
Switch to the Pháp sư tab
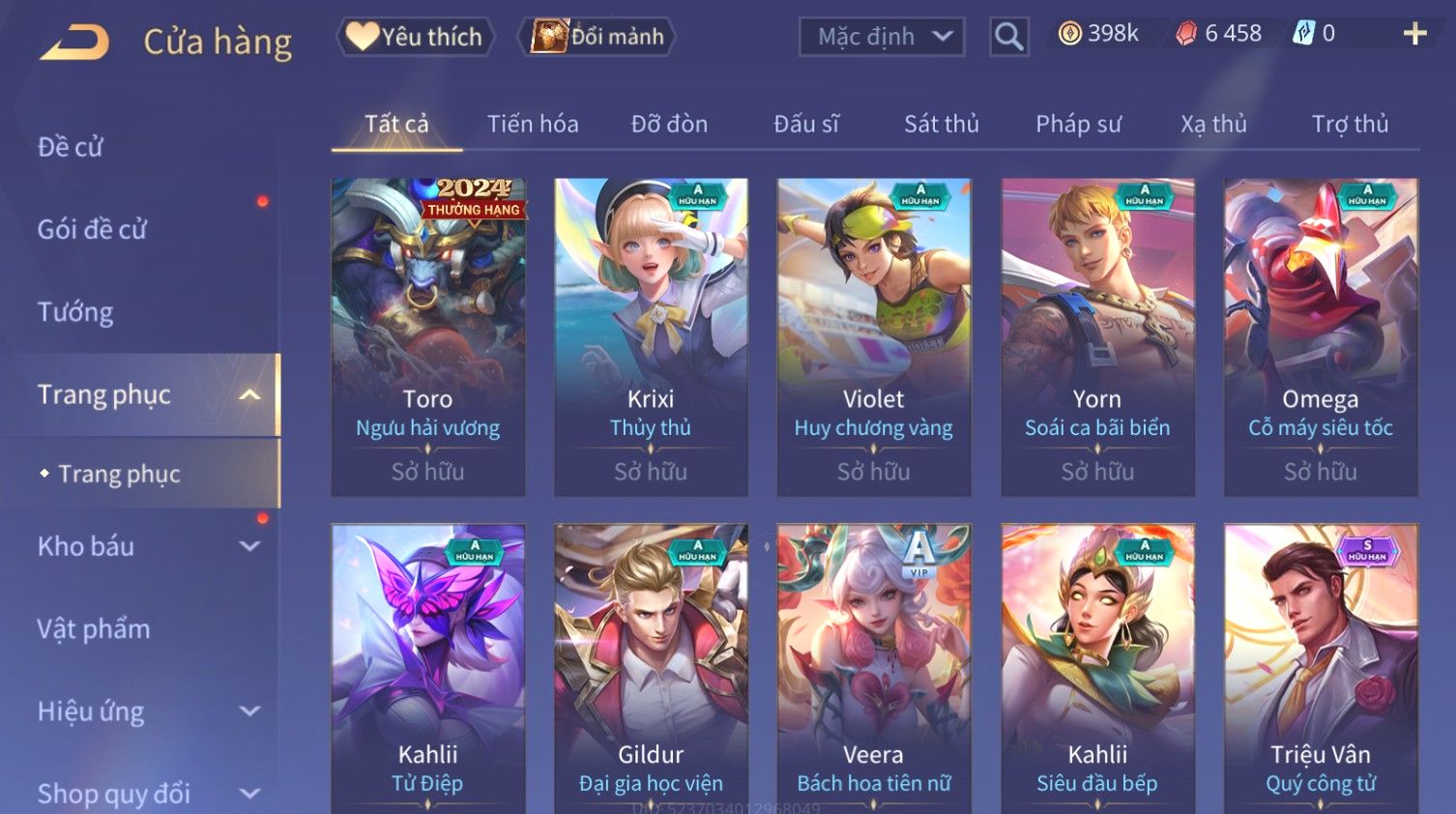pos(1078,124)
